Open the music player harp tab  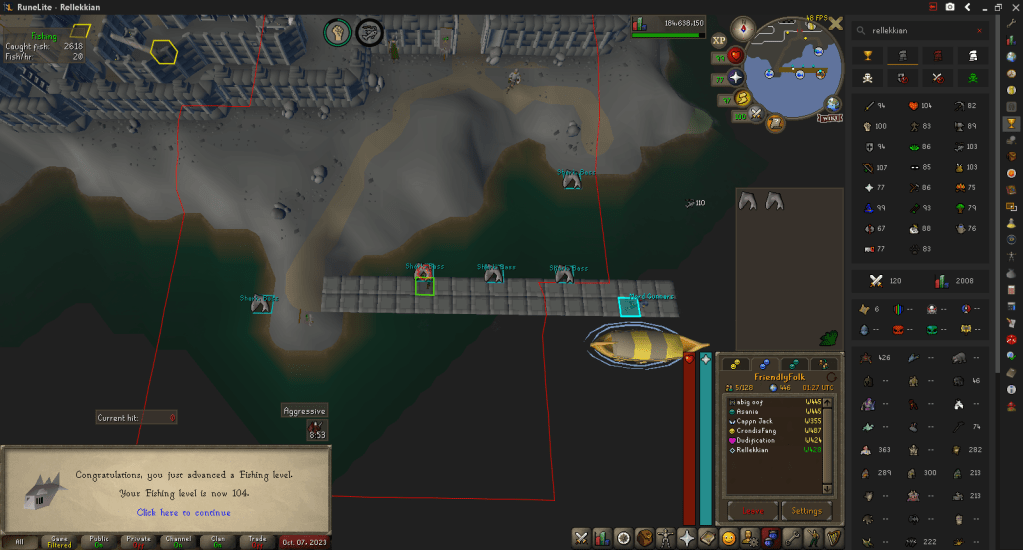coord(833,538)
